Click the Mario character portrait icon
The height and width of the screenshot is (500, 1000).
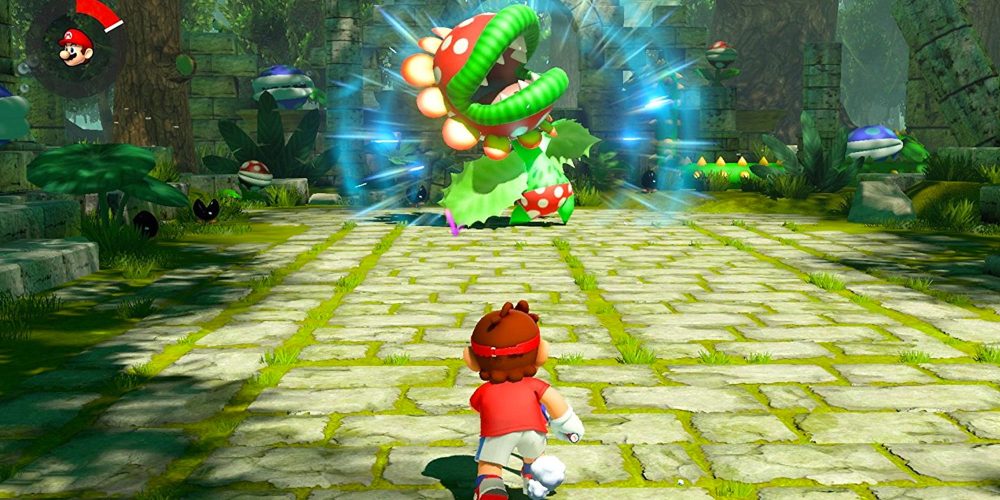pos(75,46)
